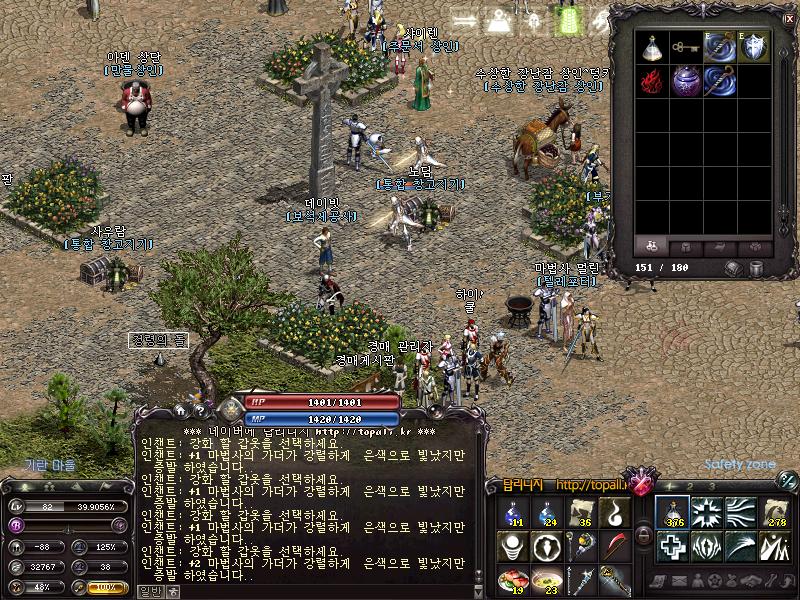800x600 pixels.
Task: Select the white flask potion in inventory
Action: pyautogui.click(x=653, y=47)
